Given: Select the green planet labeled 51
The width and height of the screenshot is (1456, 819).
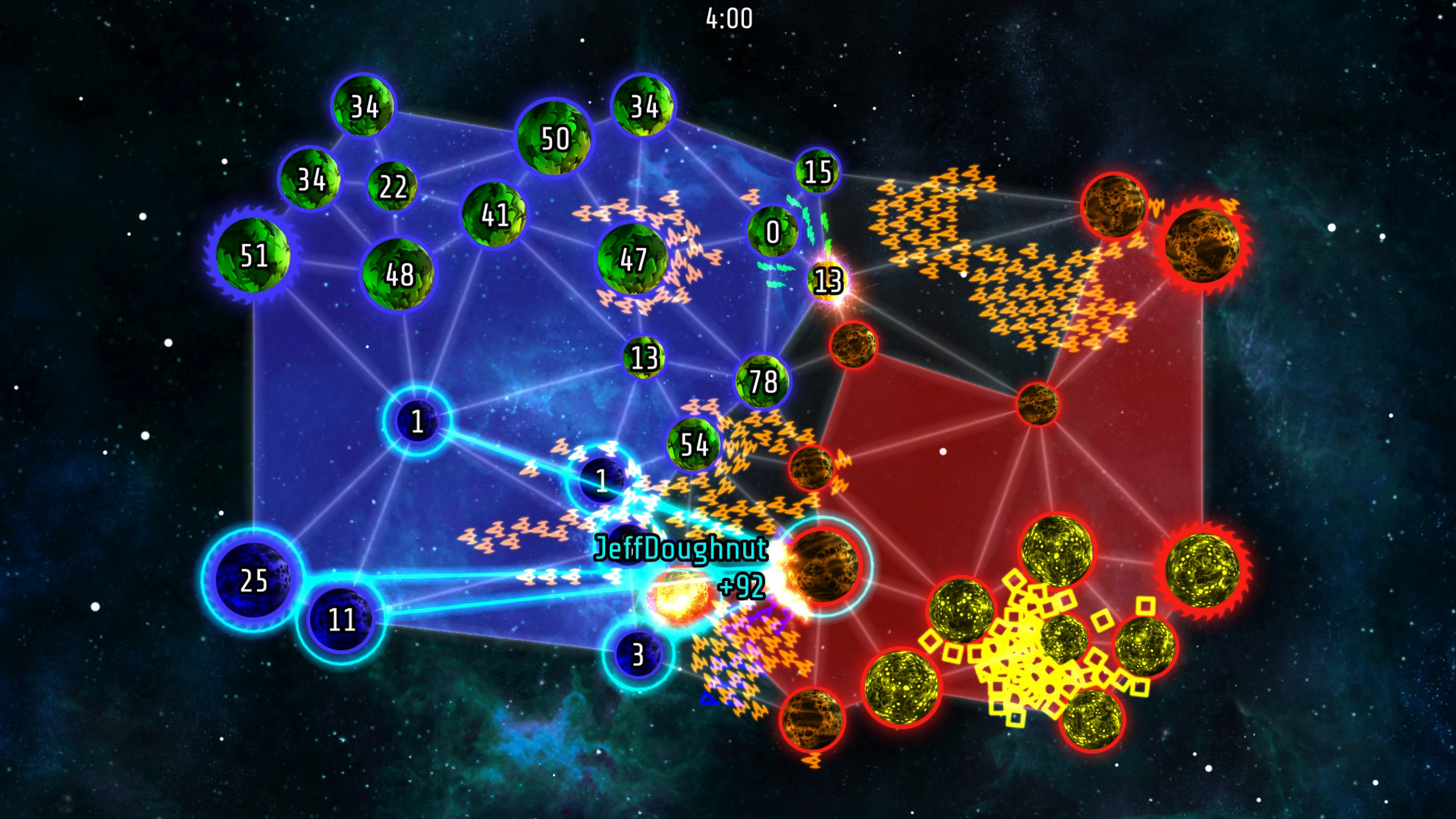Looking at the screenshot, I should [254, 256].
